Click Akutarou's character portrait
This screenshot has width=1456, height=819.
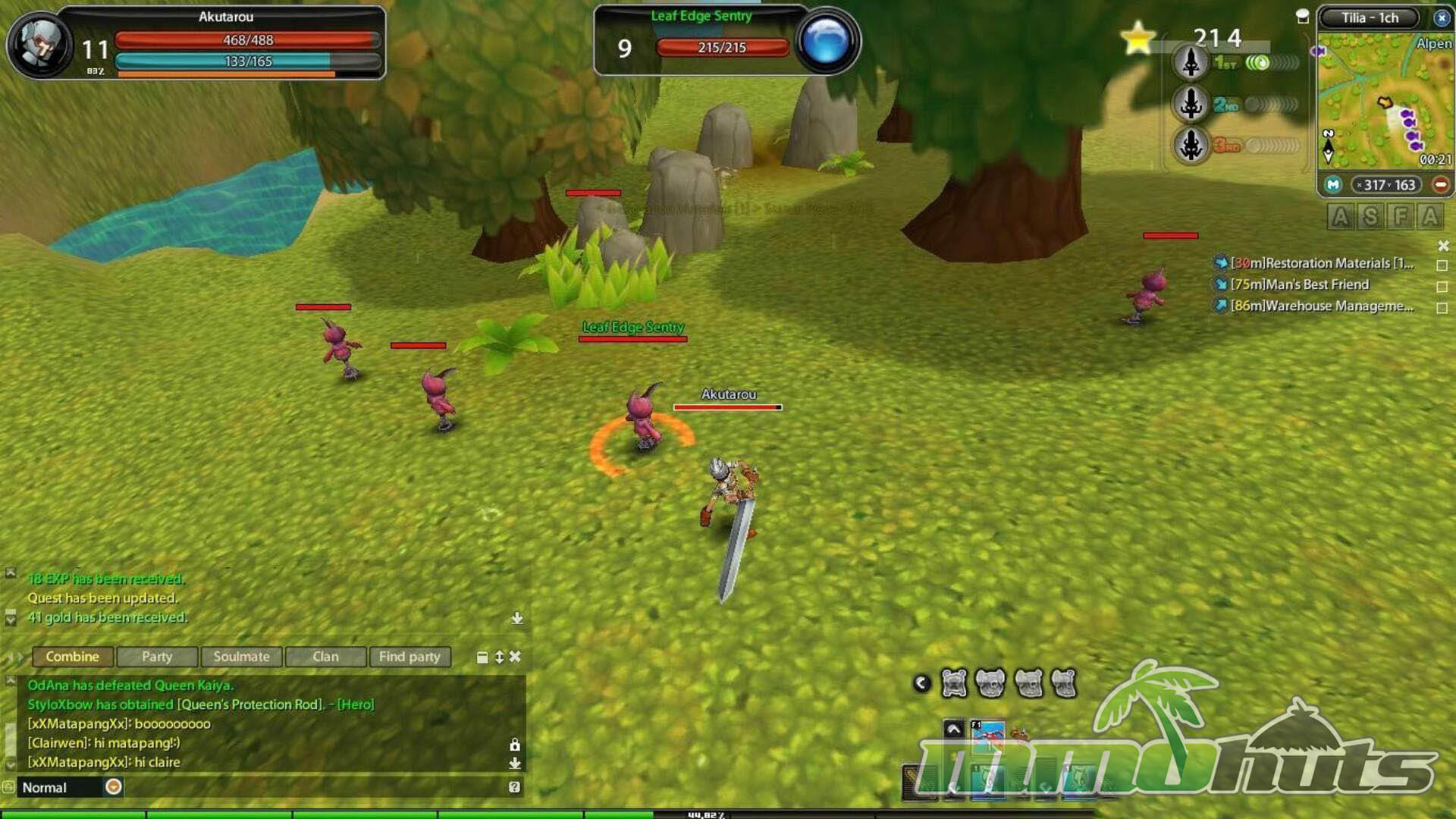click(x=41, y=45)
